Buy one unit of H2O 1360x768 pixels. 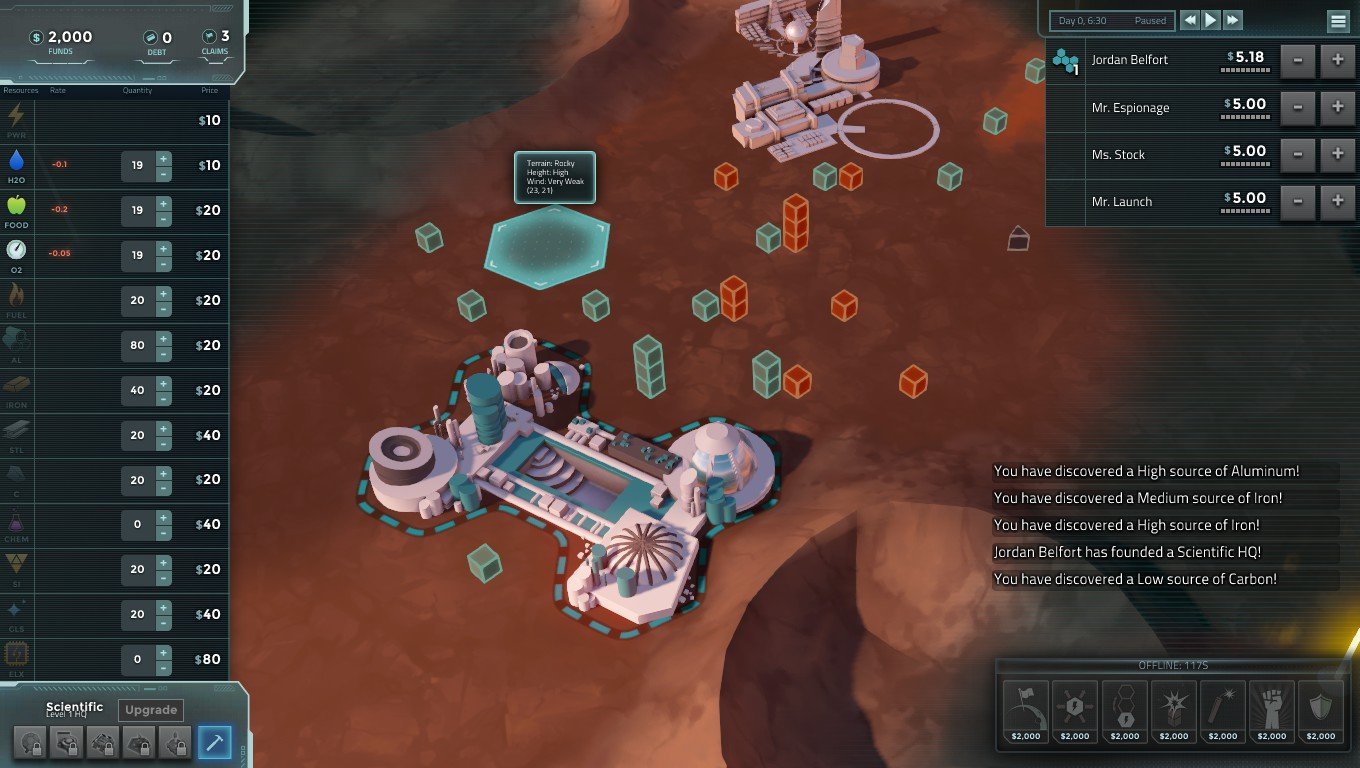coord(163,158)
